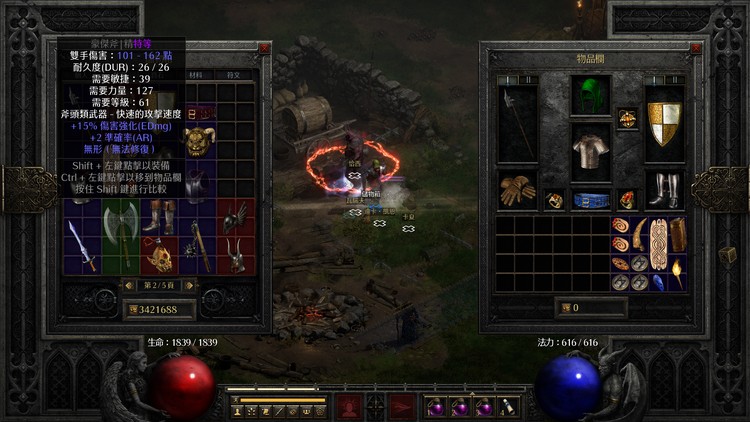Select the equipped green helmet
Viewport: 750px width, 422px height.
[590, 96]
